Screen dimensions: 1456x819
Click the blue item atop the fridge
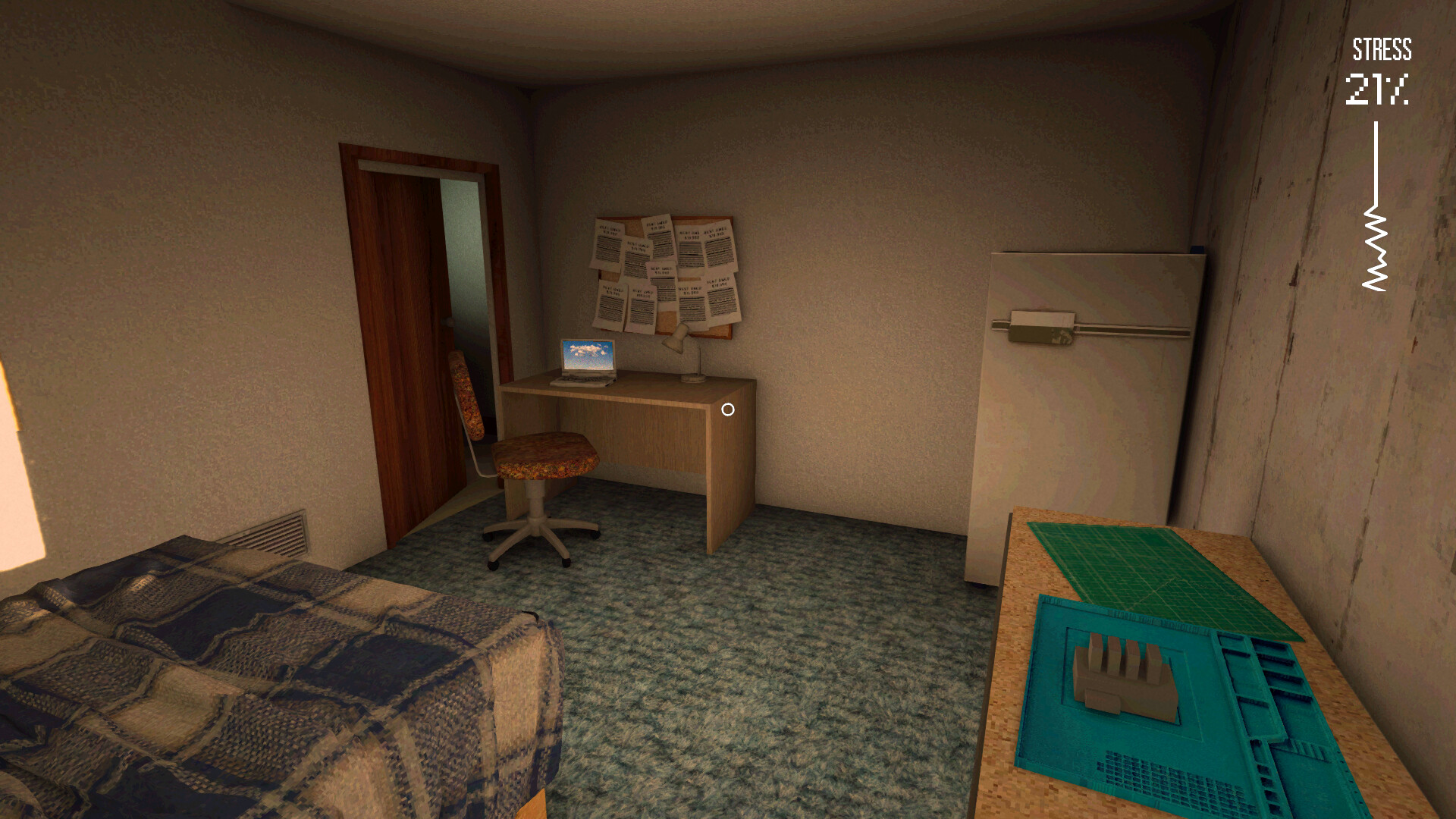[x=1197, y=249]
